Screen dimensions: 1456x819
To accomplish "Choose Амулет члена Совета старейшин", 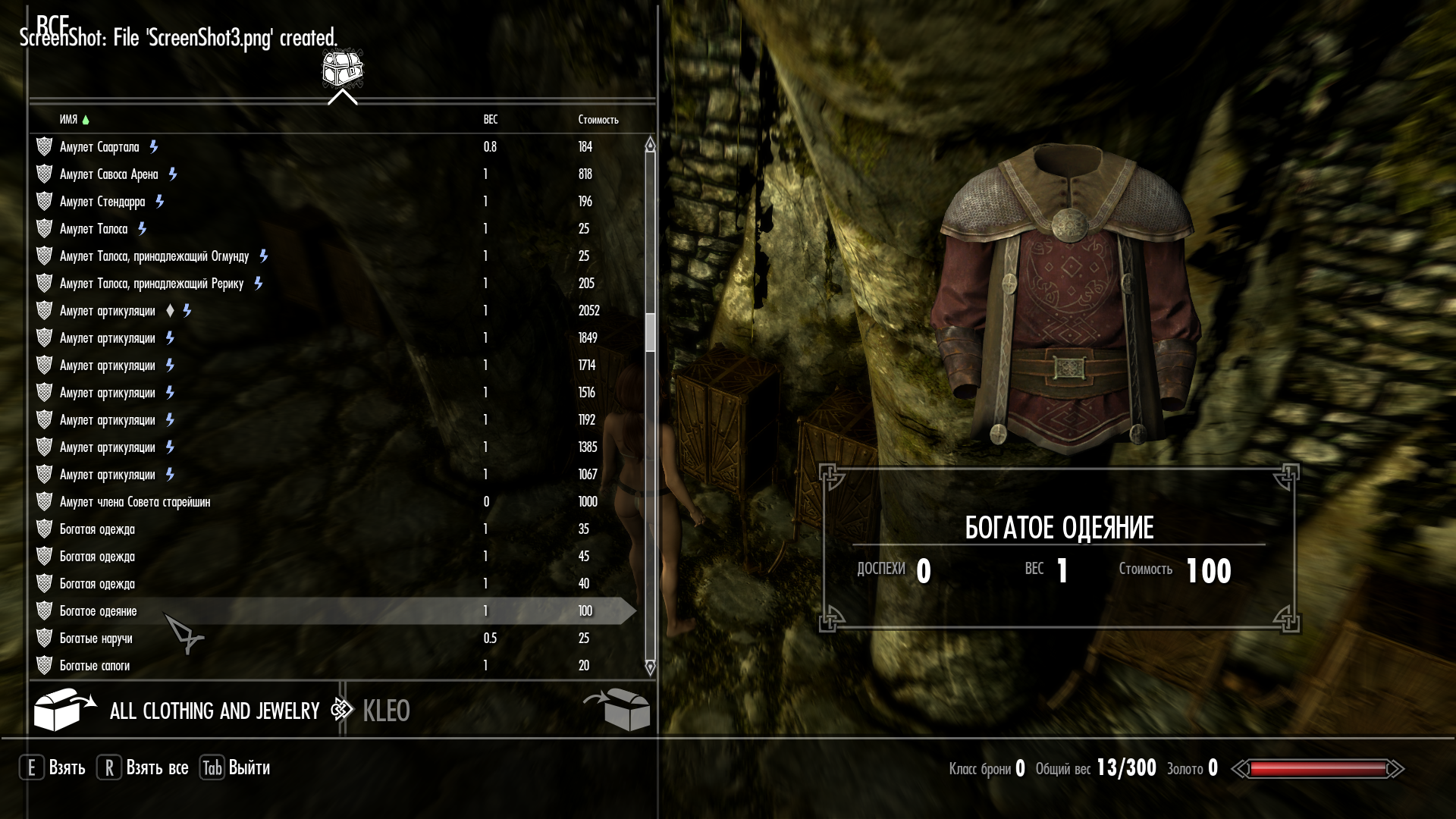I will 135,502.
